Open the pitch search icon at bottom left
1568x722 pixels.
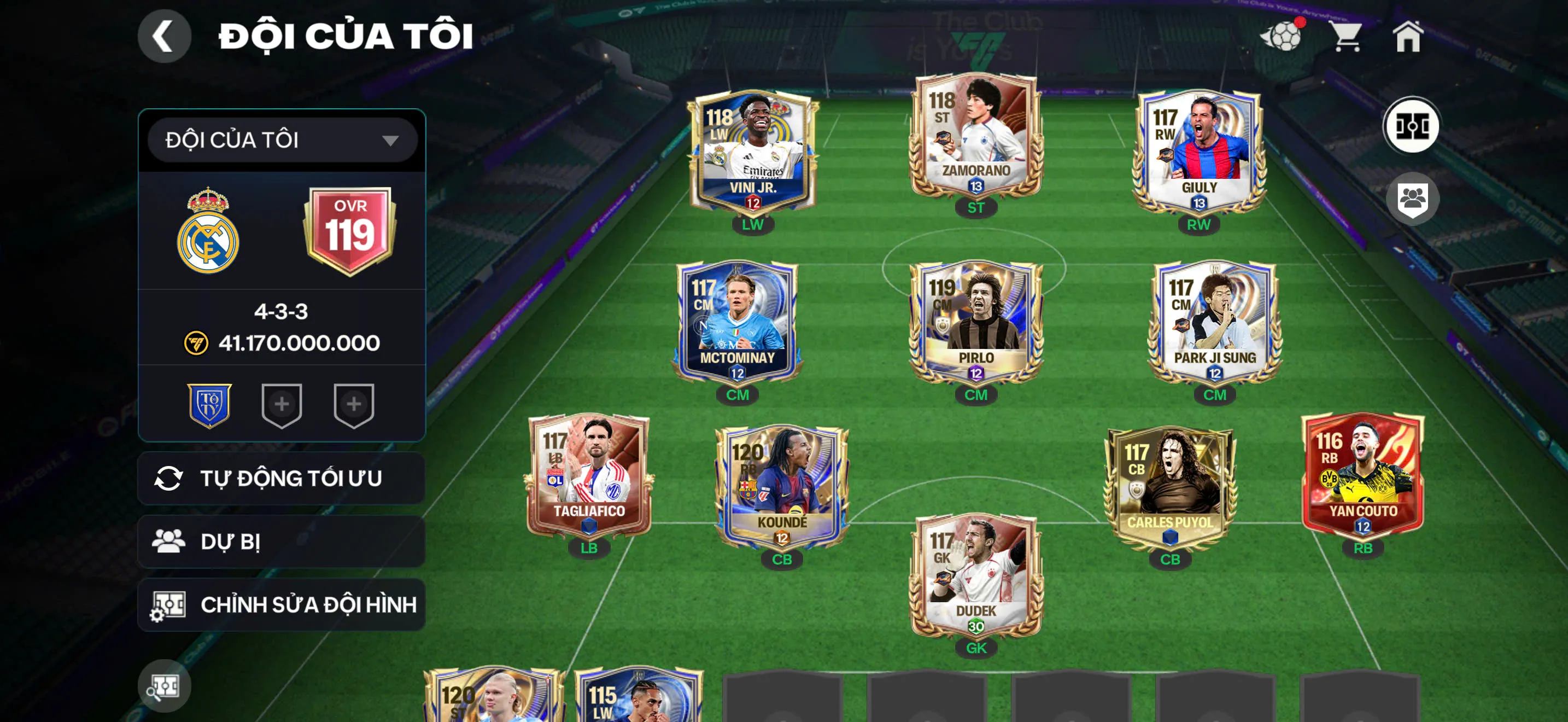(x=165, y=686)
